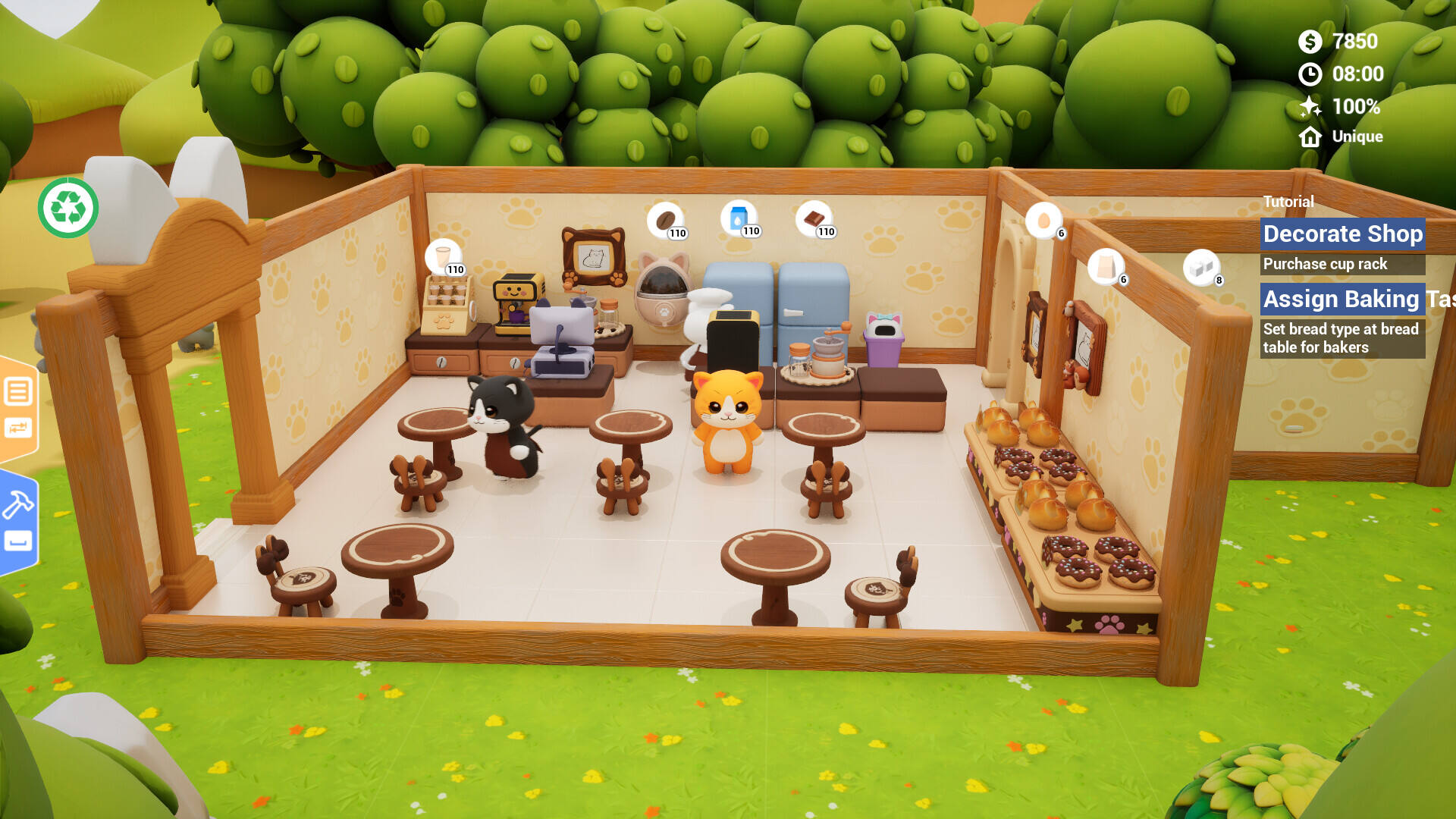Click the green recycle button
1456x819 pixels.
68,208
